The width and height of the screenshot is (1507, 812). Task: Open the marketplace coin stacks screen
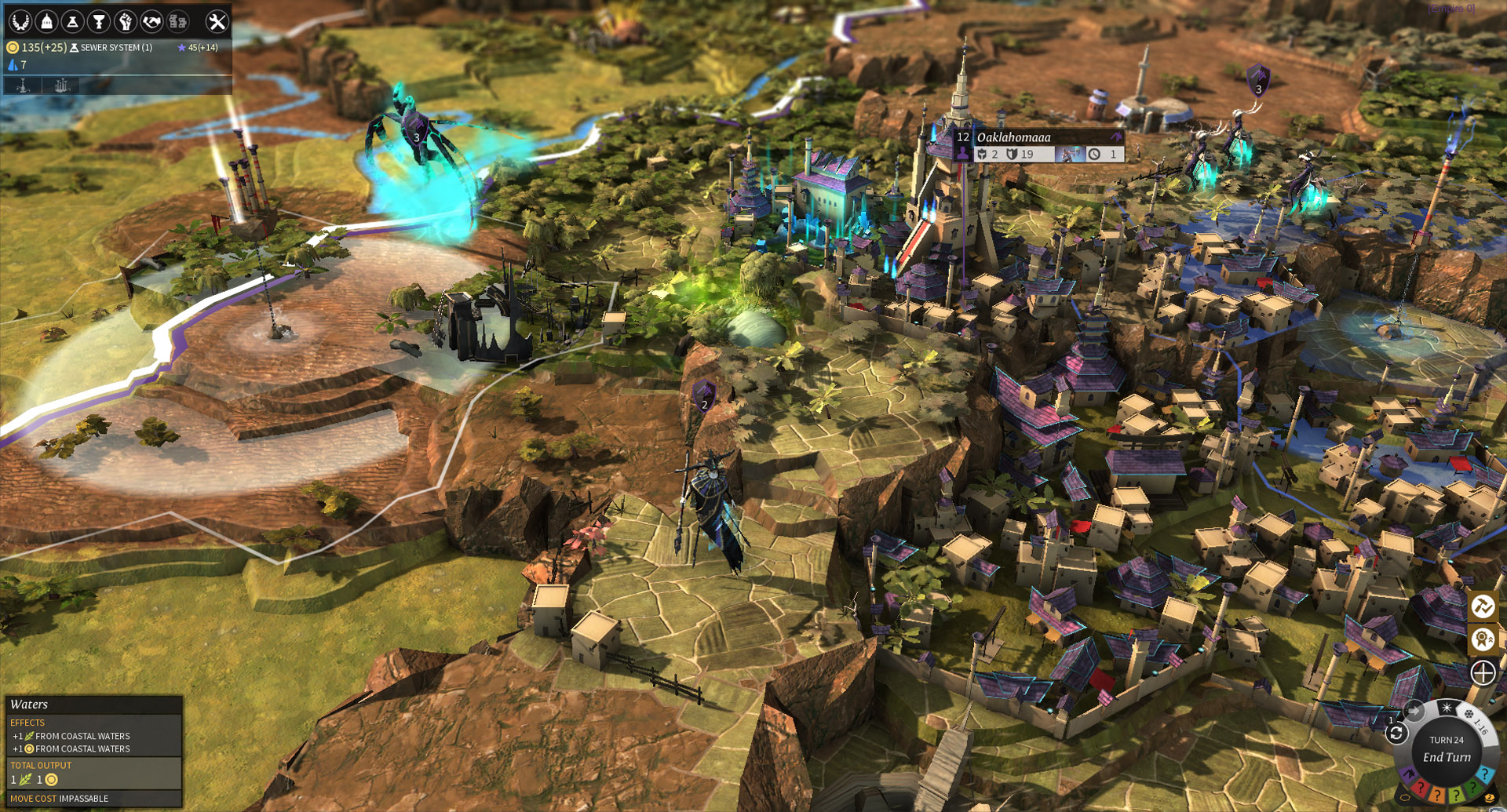(178, 21)
